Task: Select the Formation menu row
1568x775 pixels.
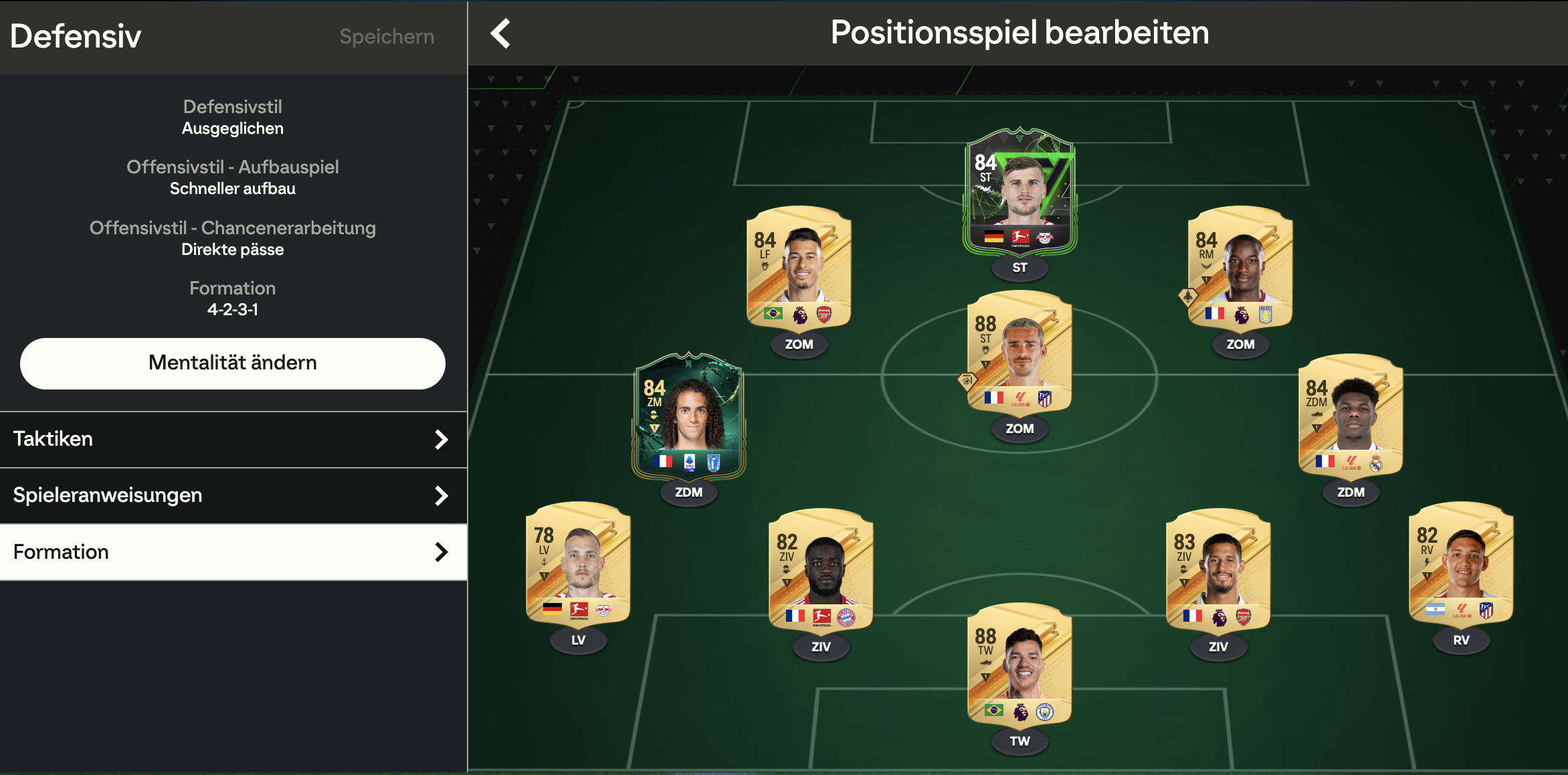Action: coord(233,552)
